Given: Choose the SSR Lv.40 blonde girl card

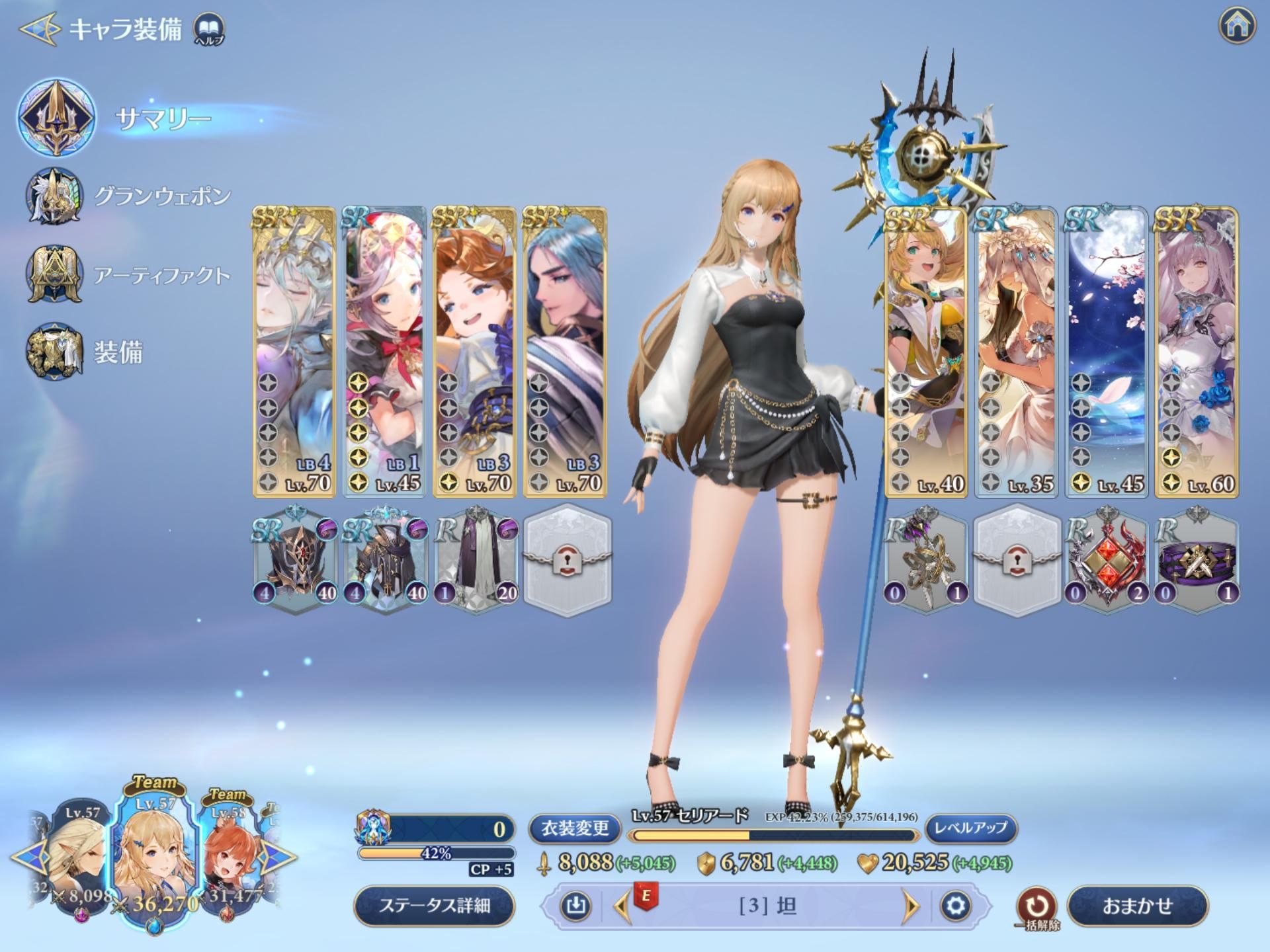Looking at the screenshot, I should point(925,352).
